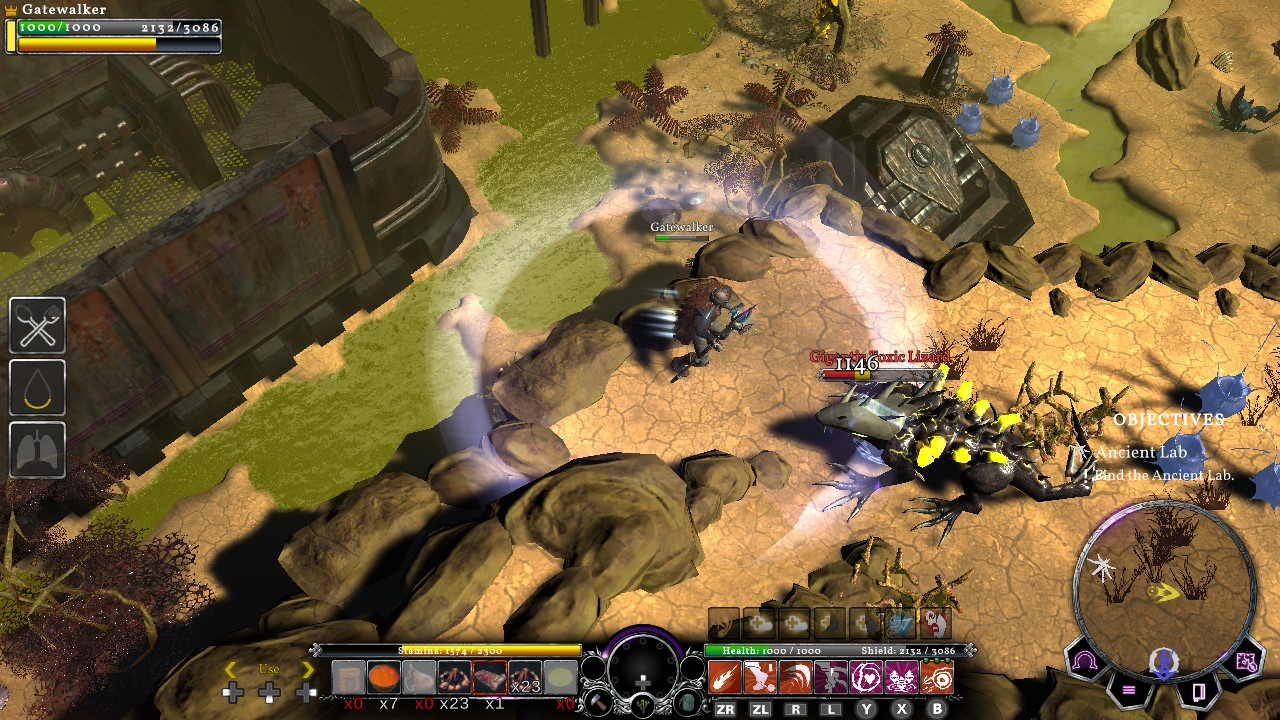This screenshot has width=1280, height=720.
Task: Activate the stomp skill on the ZL slot
Action: coord(759,676)
